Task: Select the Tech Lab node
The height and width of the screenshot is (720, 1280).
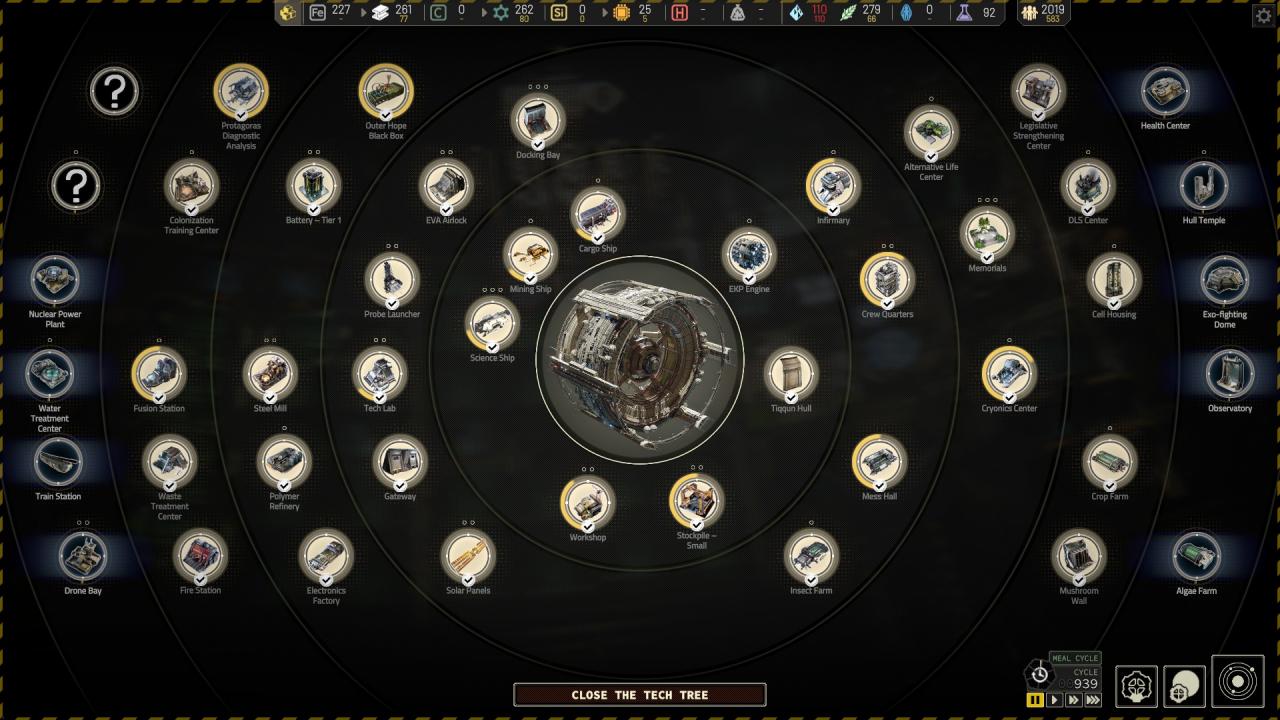Action: (x=380, y=374)
